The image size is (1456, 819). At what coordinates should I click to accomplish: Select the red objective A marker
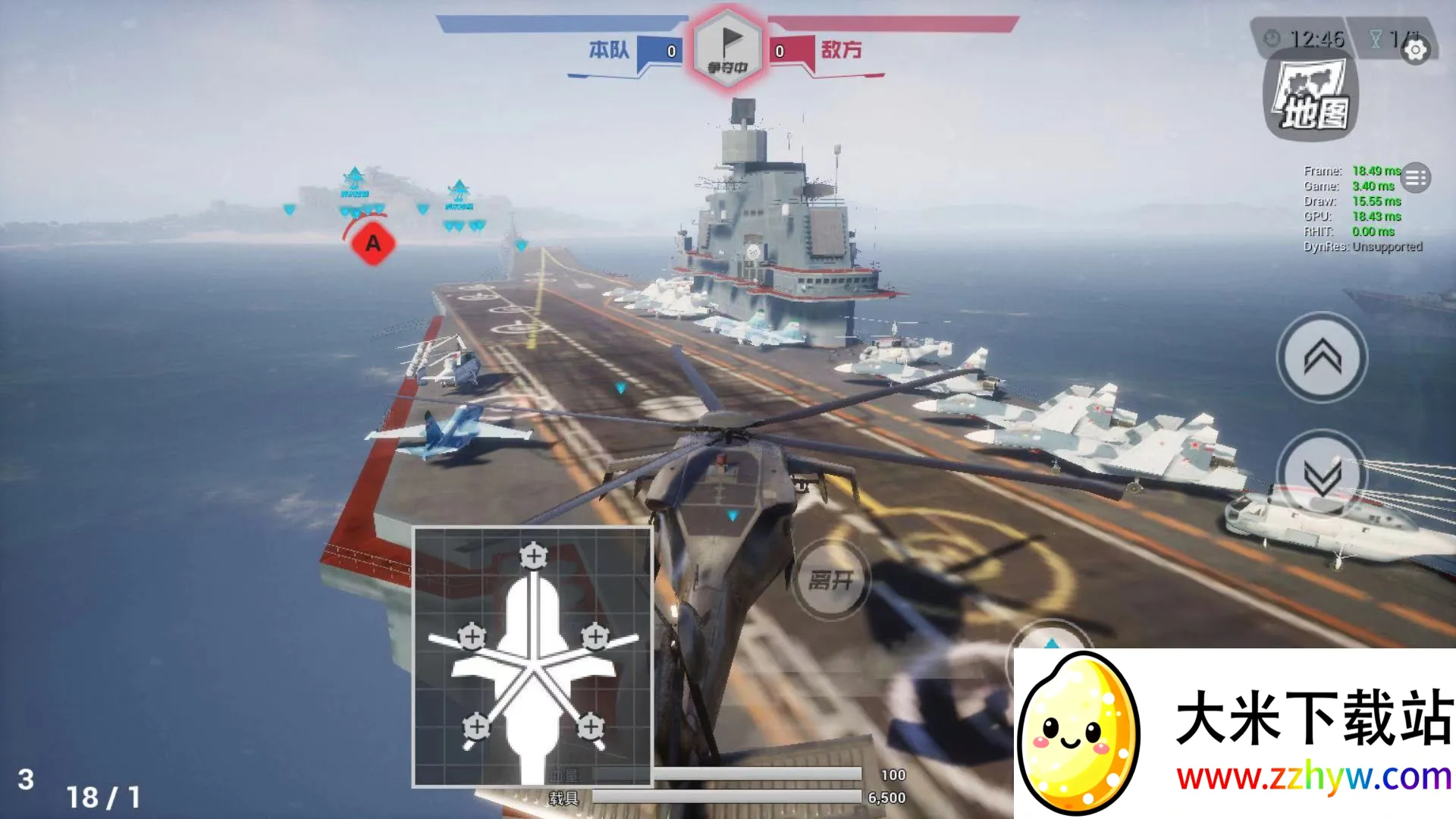click(372, 243)
